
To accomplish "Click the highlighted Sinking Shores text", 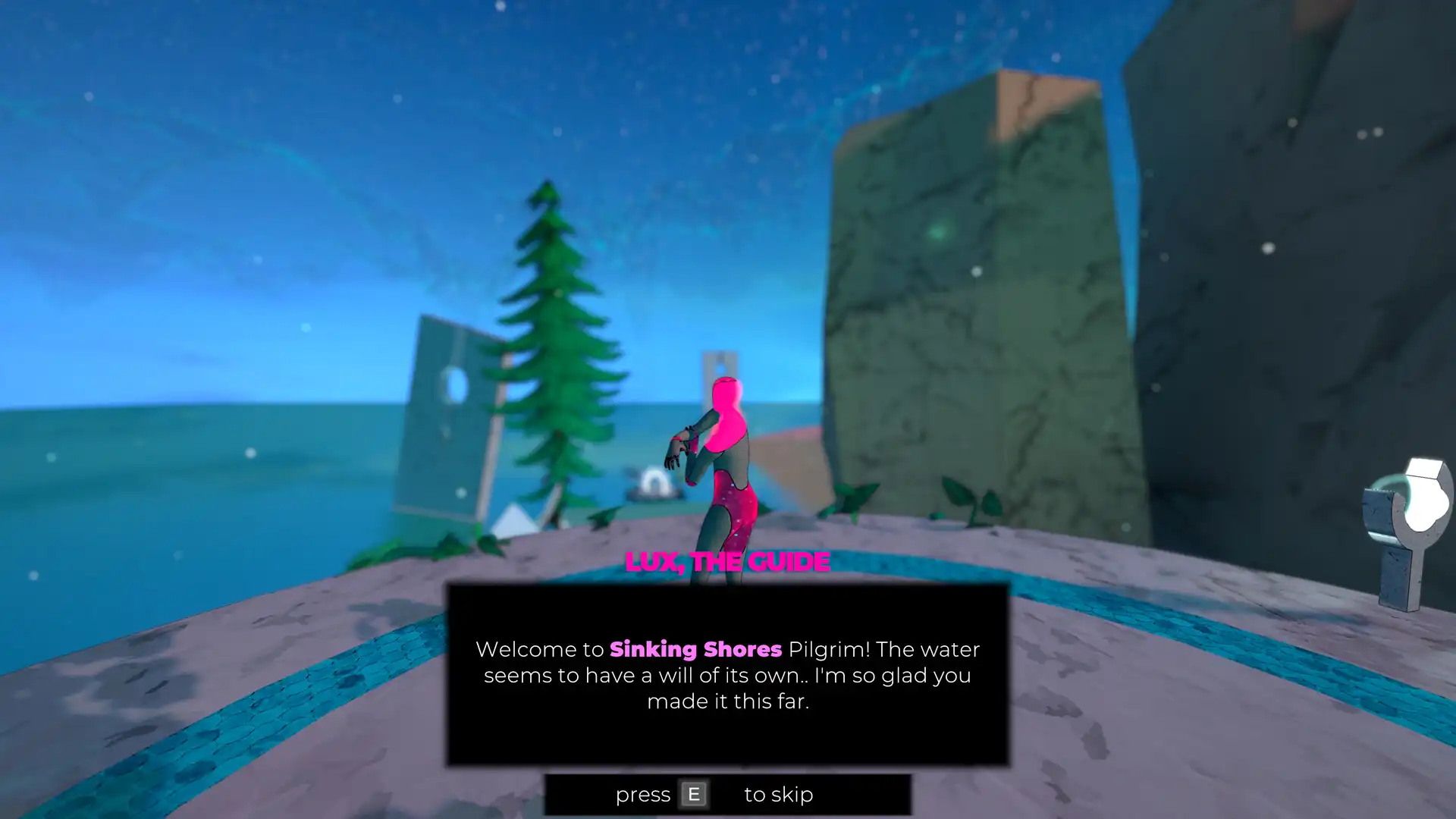I will (695, 650).
